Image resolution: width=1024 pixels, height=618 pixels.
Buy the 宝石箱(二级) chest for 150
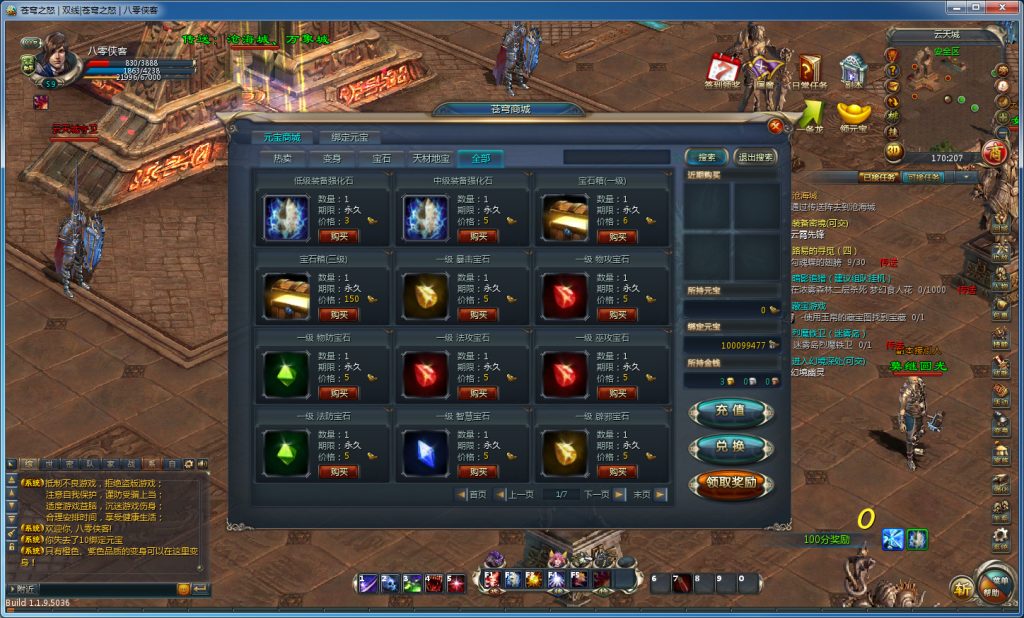338,314
